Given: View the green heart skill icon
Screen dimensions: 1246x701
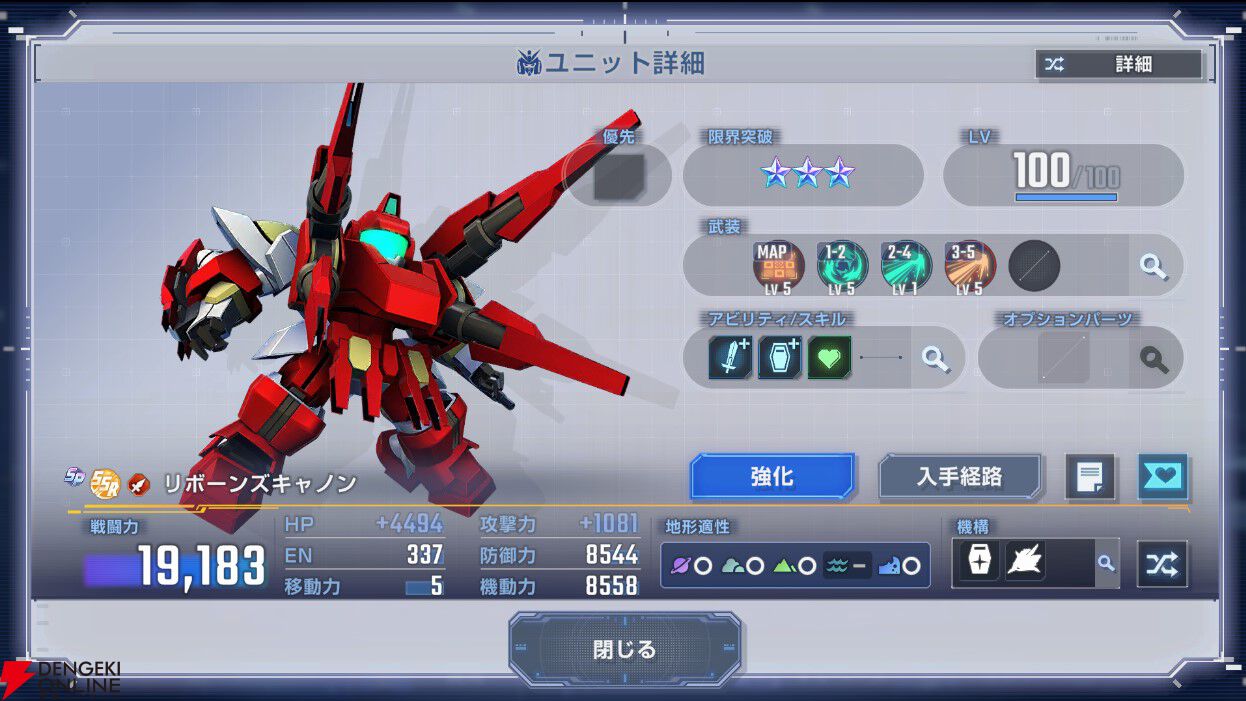Looking at the screenshot, I should tap(829, 357).
